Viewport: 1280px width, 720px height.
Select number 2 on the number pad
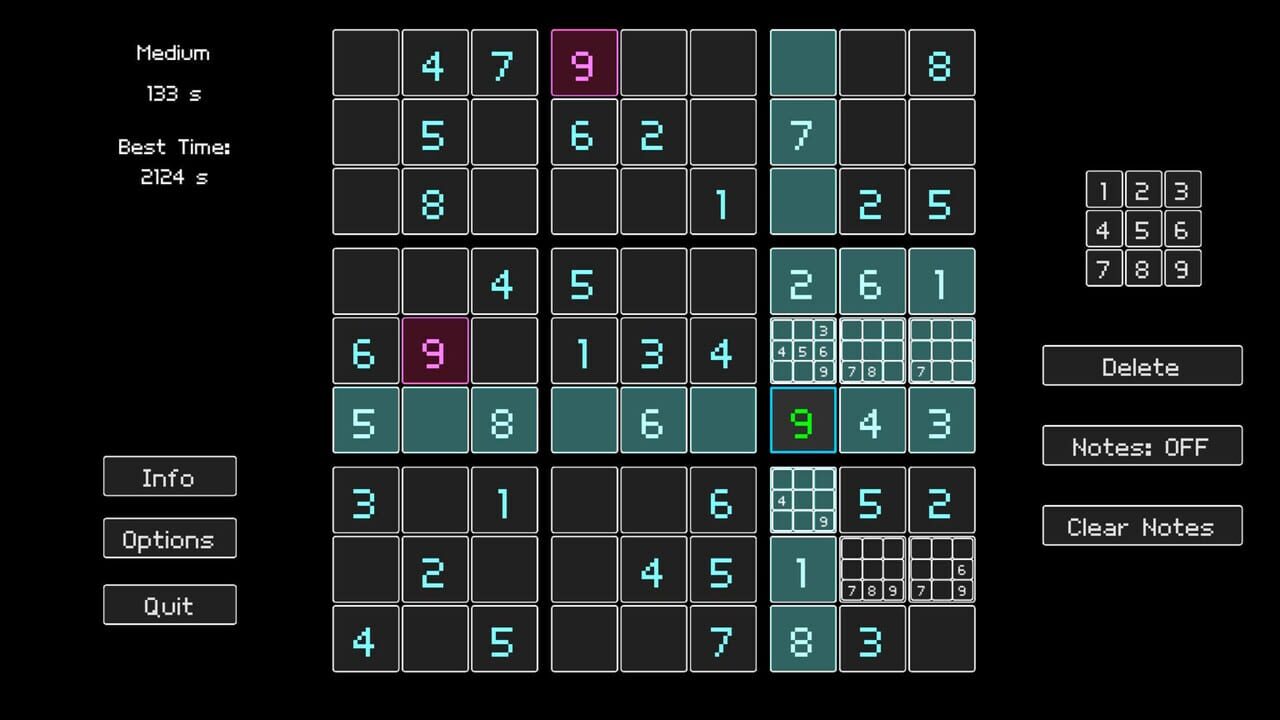tap(1143, 190)
